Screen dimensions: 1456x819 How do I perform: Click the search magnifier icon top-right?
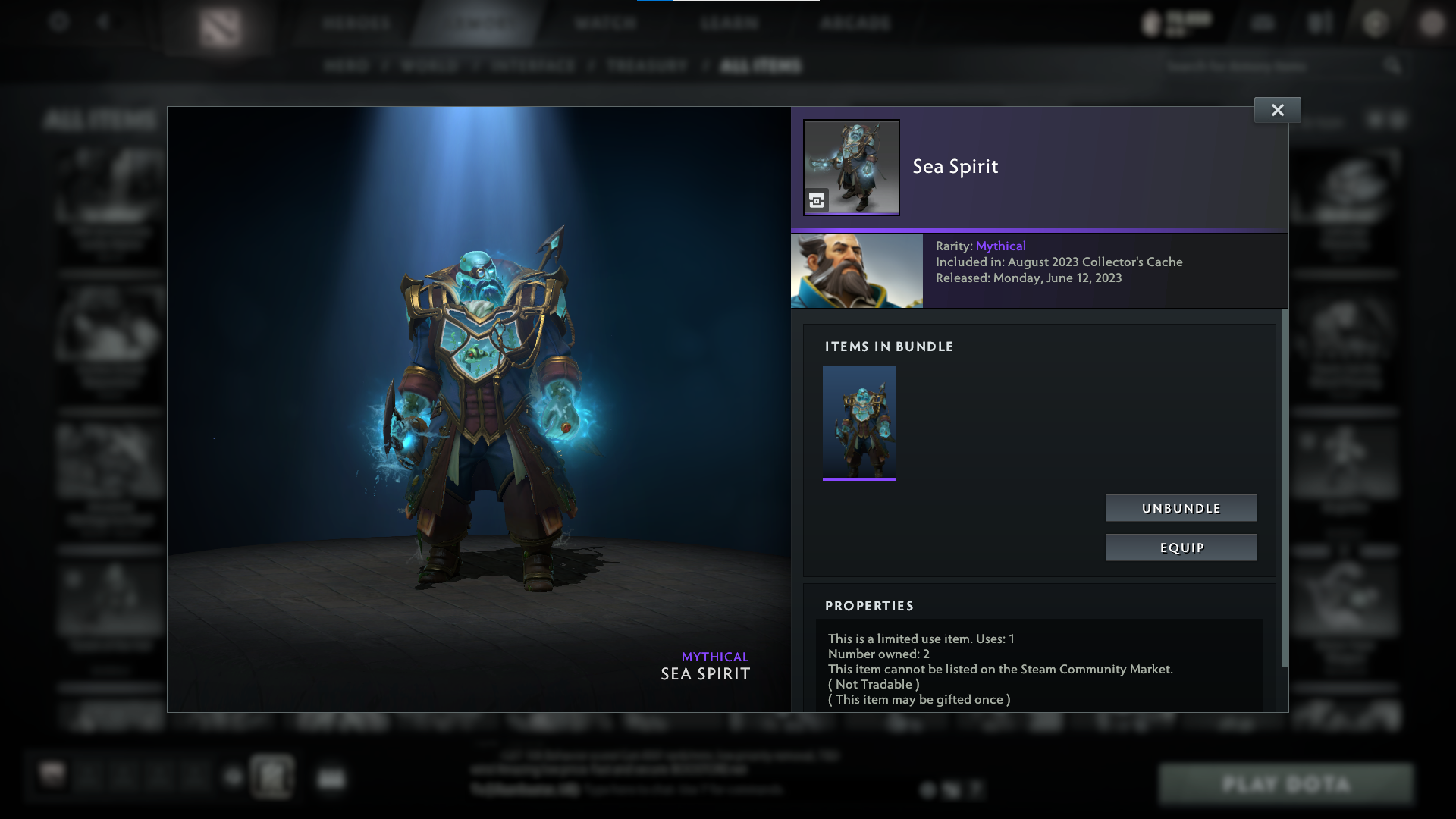(x=1394, y=66)
